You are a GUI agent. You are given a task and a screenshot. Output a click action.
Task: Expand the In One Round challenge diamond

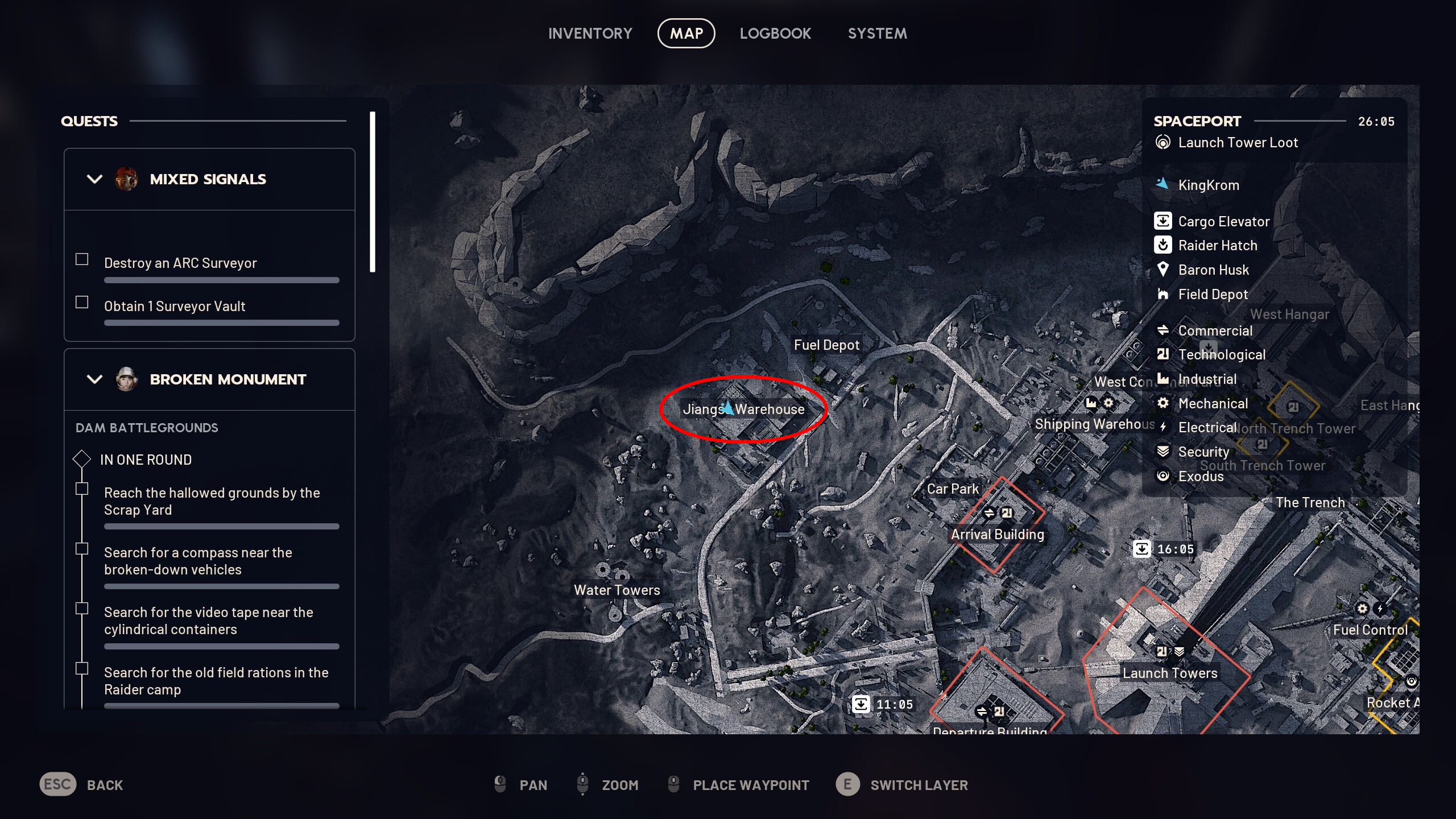[x=82, y=458]
